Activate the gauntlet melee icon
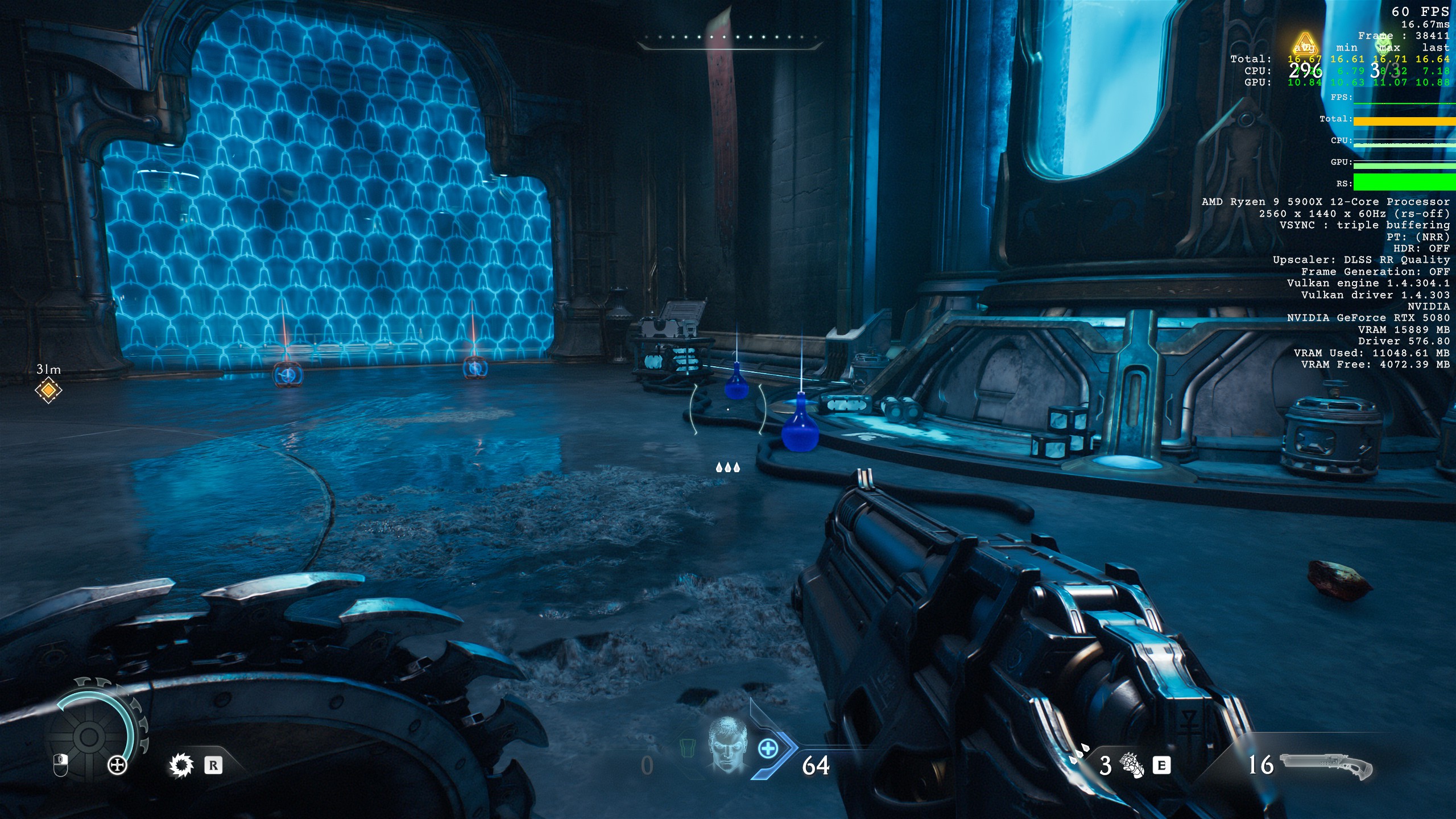 [1131, 765]
